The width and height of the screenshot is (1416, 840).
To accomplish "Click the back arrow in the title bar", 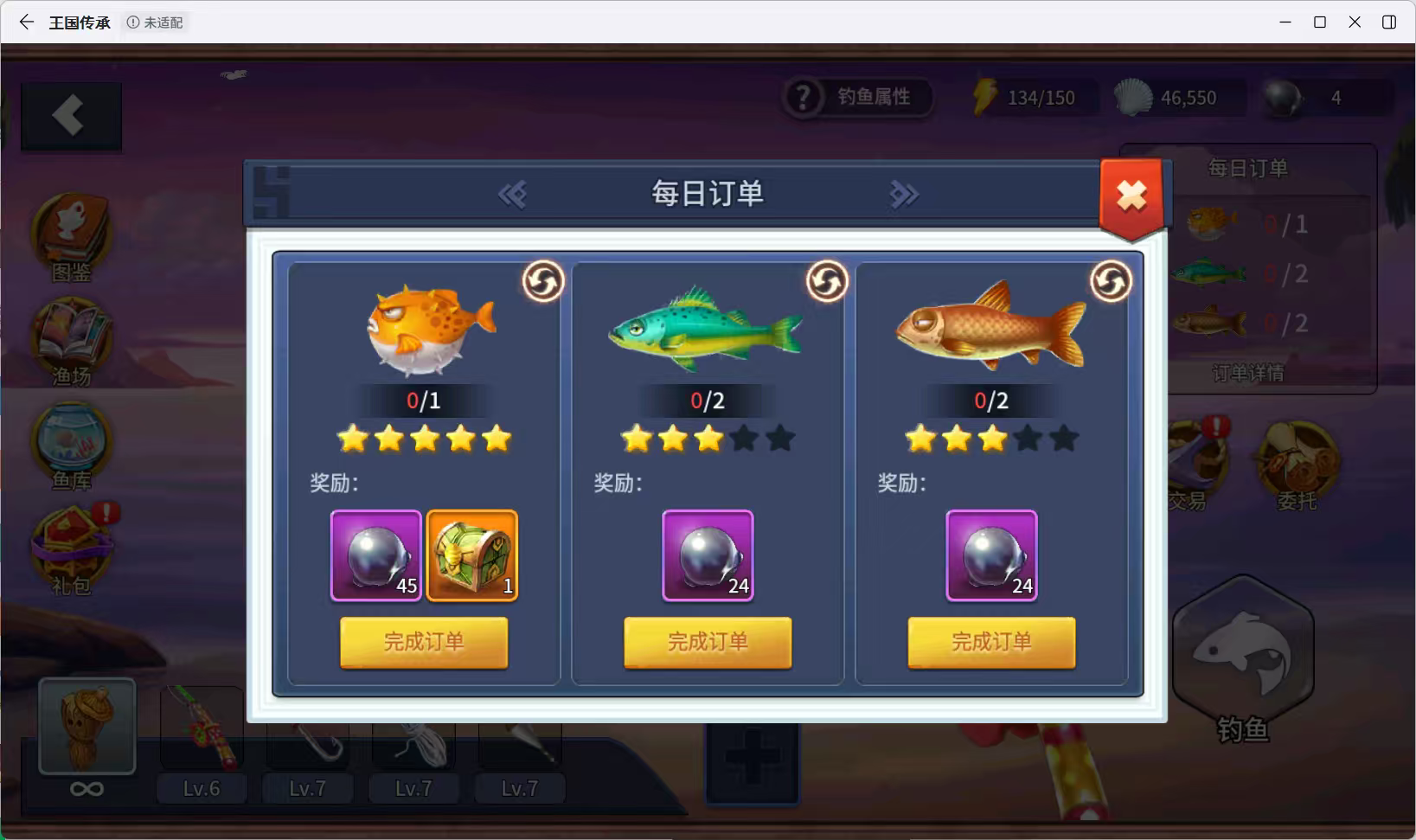I will click(x=25, y=22).
